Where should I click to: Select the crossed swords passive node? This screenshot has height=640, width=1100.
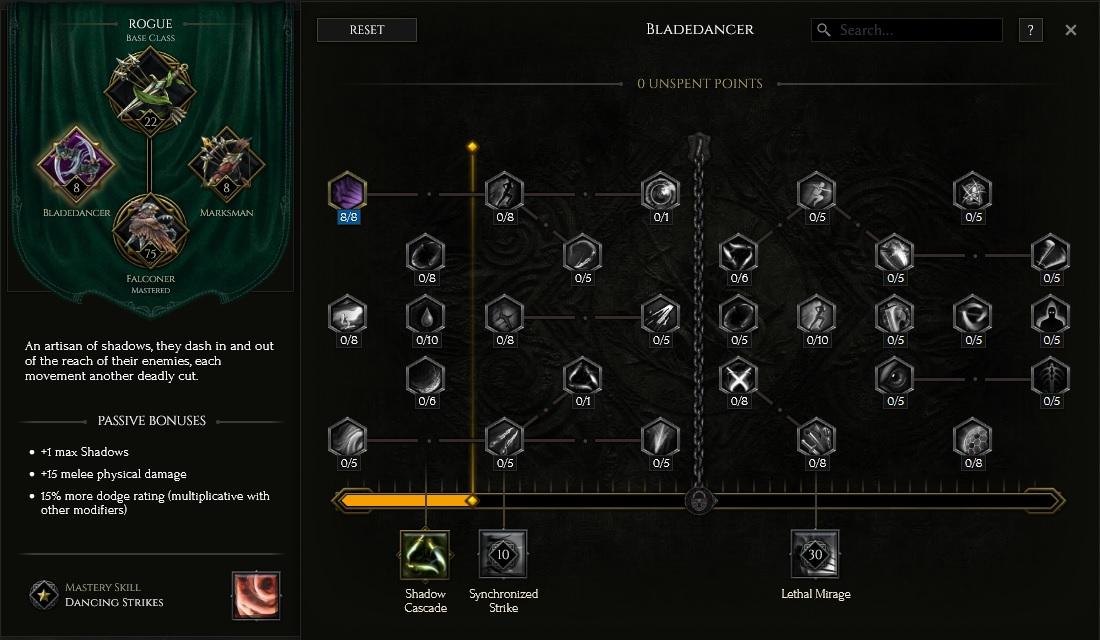[x=739, y=378]
